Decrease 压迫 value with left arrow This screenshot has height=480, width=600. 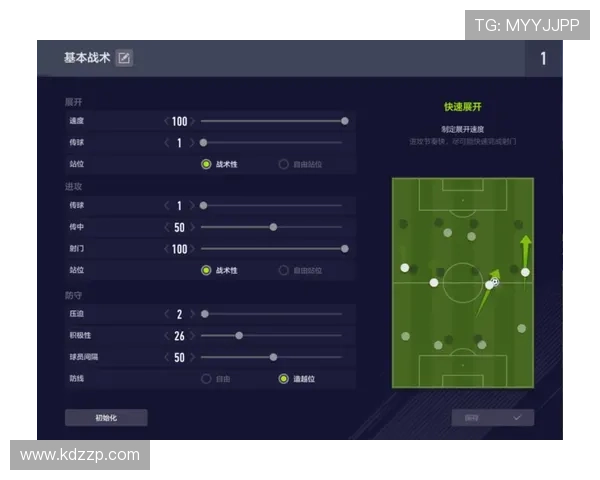pos(167,314)
